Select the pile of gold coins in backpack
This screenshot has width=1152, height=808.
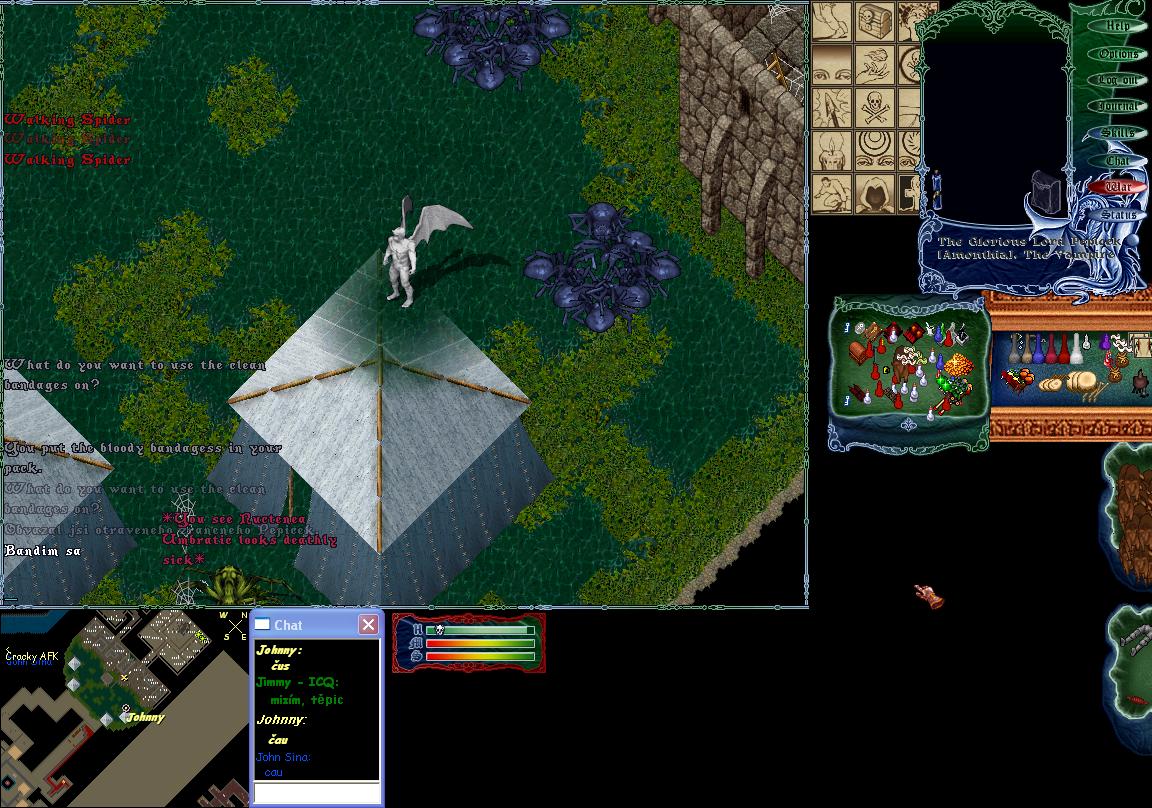tap(958, 364)
